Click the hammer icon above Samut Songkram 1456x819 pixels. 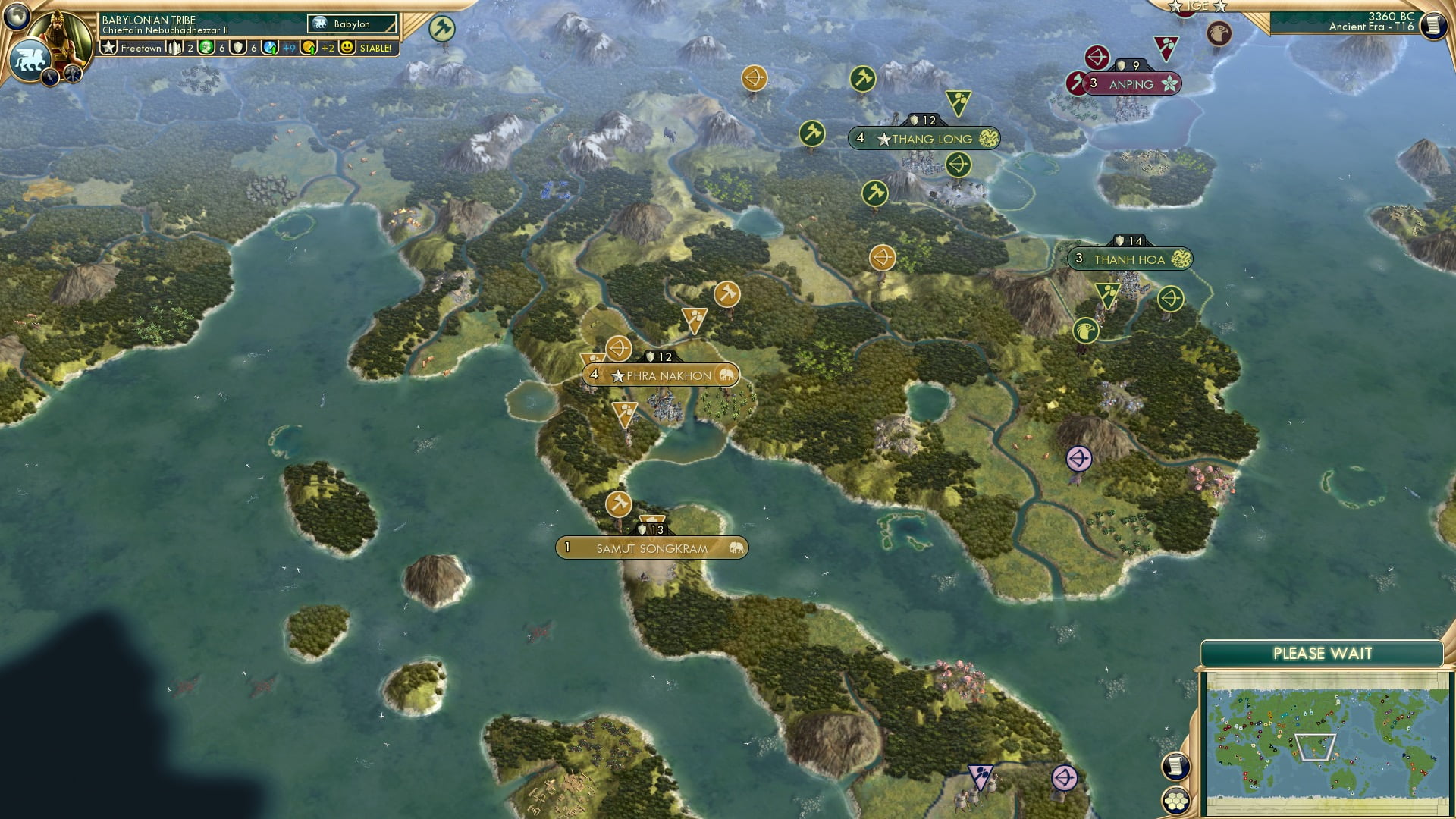[x=618, y=503]
